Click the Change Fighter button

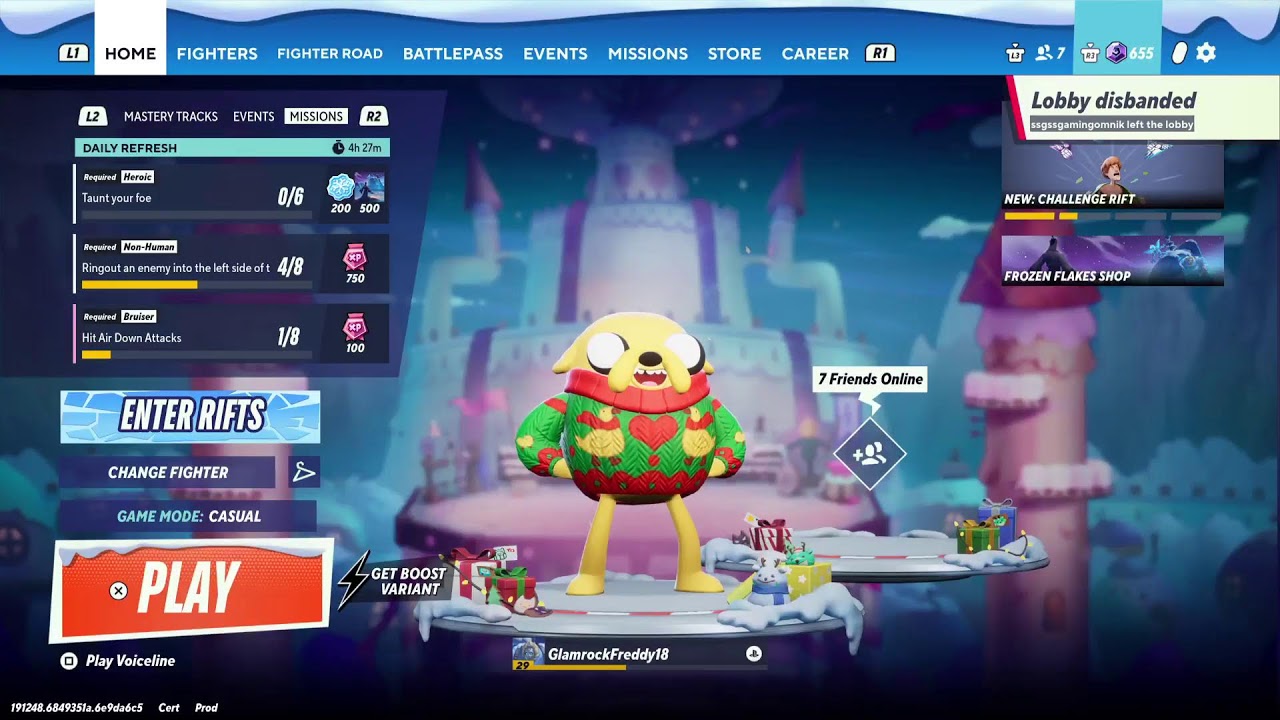pyautogui.click(x=168, y=472)
